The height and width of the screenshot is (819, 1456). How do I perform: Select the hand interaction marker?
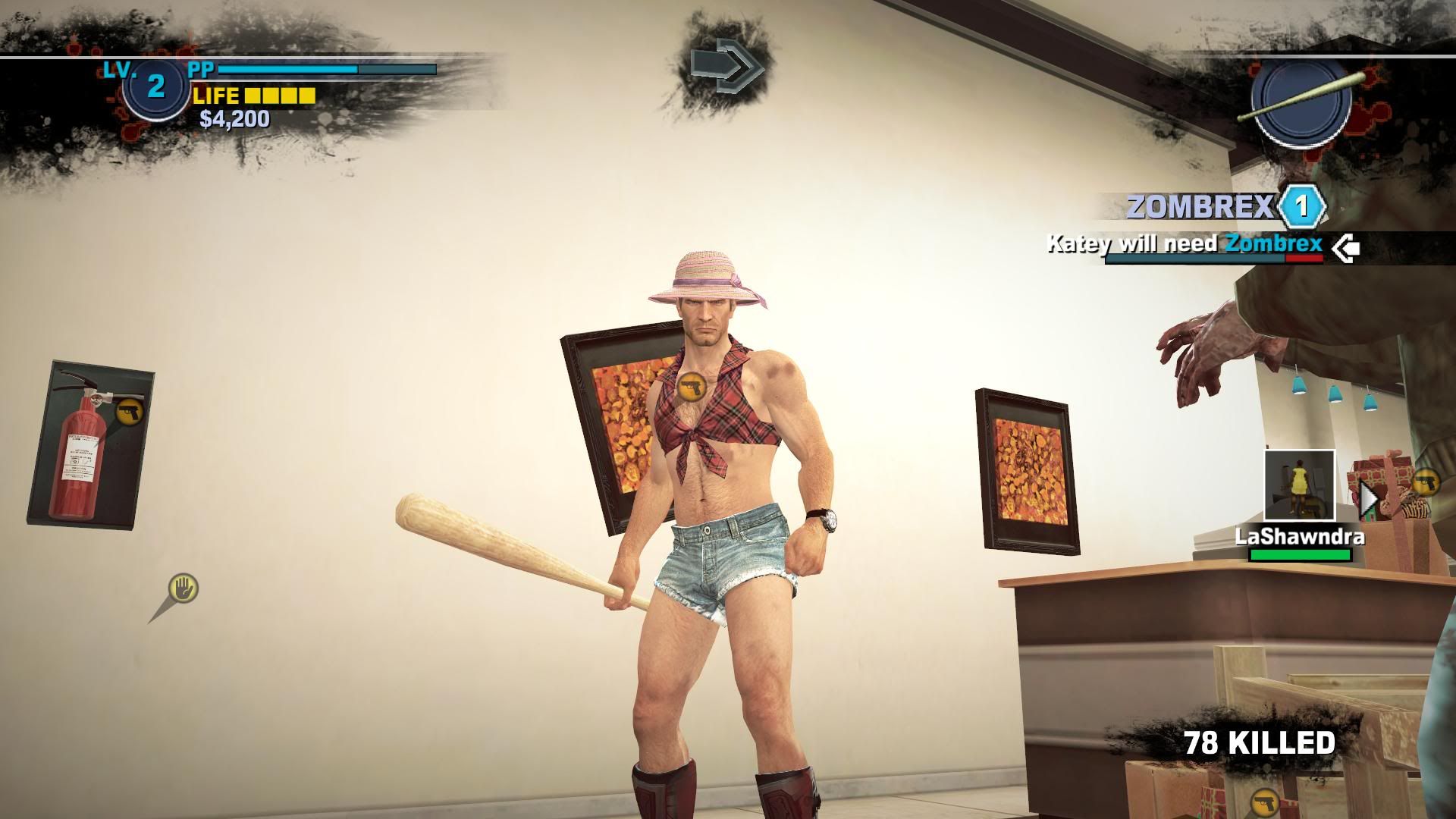[x=183, y=588]
